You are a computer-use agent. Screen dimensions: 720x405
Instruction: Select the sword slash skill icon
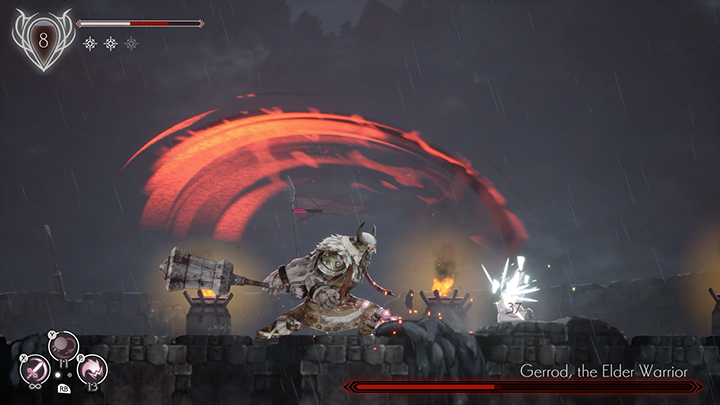click(35, 370)
